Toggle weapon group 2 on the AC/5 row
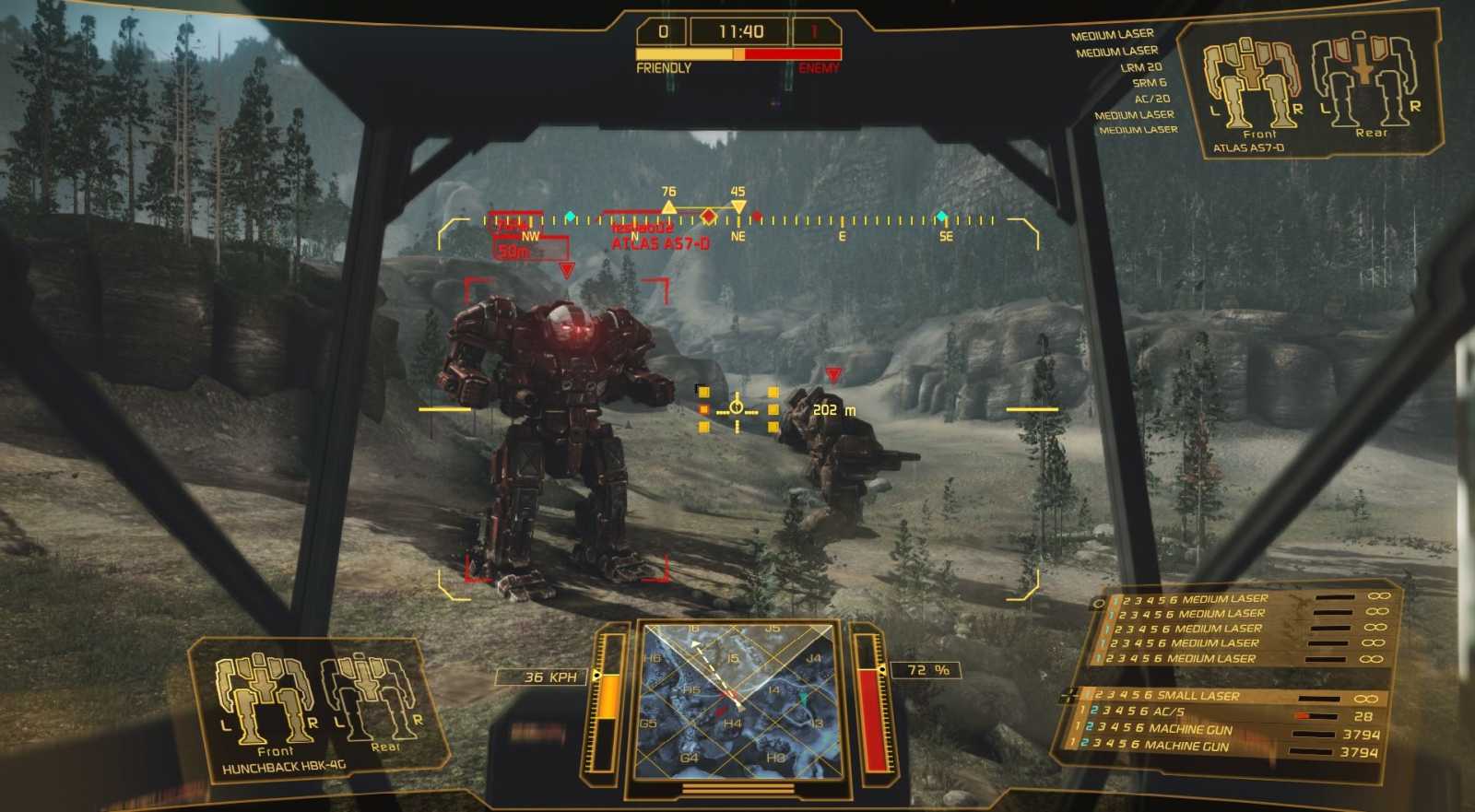This screenshot has height=812, width=1475. tap(1094, 711)
